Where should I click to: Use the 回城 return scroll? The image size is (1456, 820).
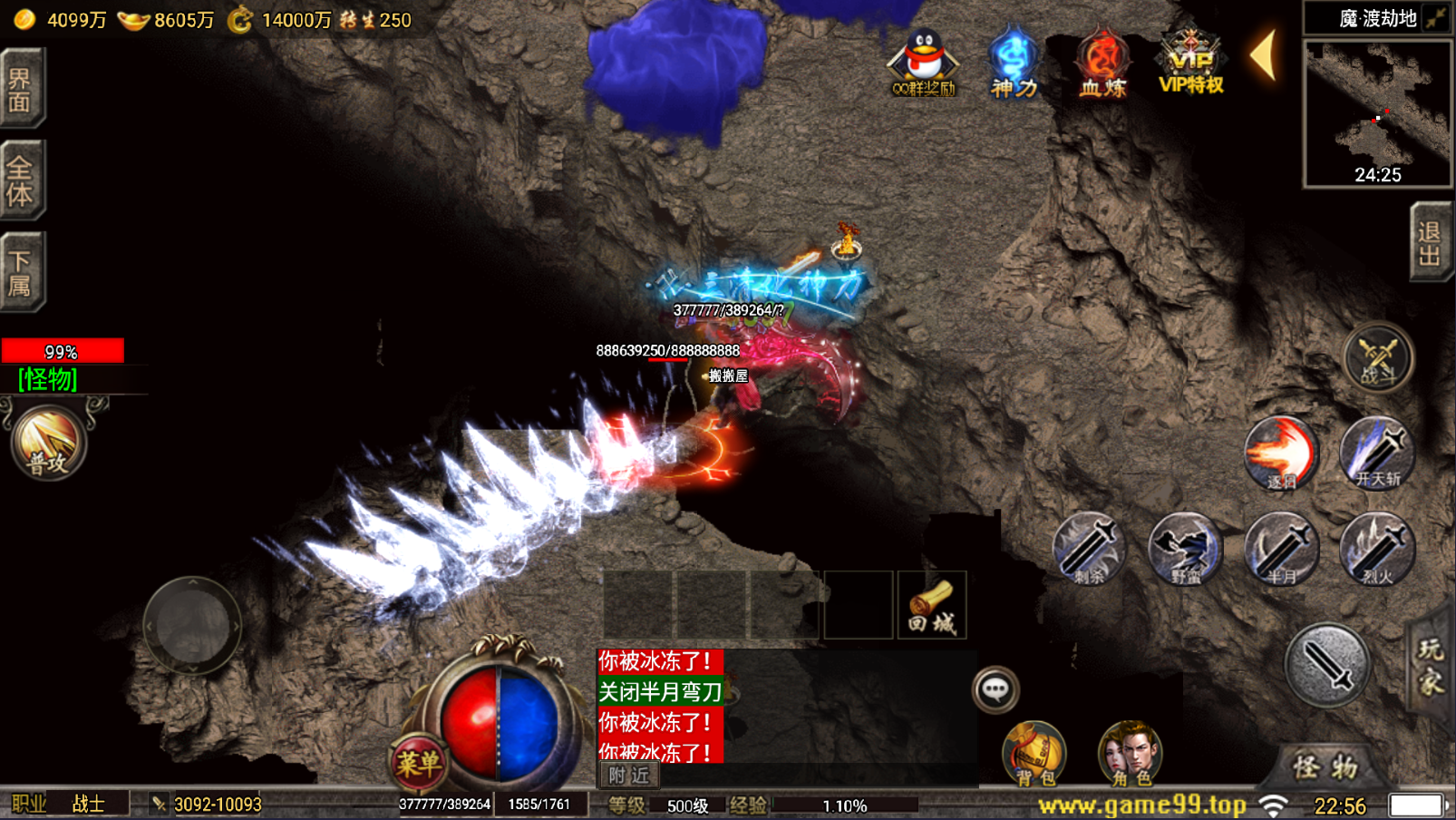pos(932,606)
